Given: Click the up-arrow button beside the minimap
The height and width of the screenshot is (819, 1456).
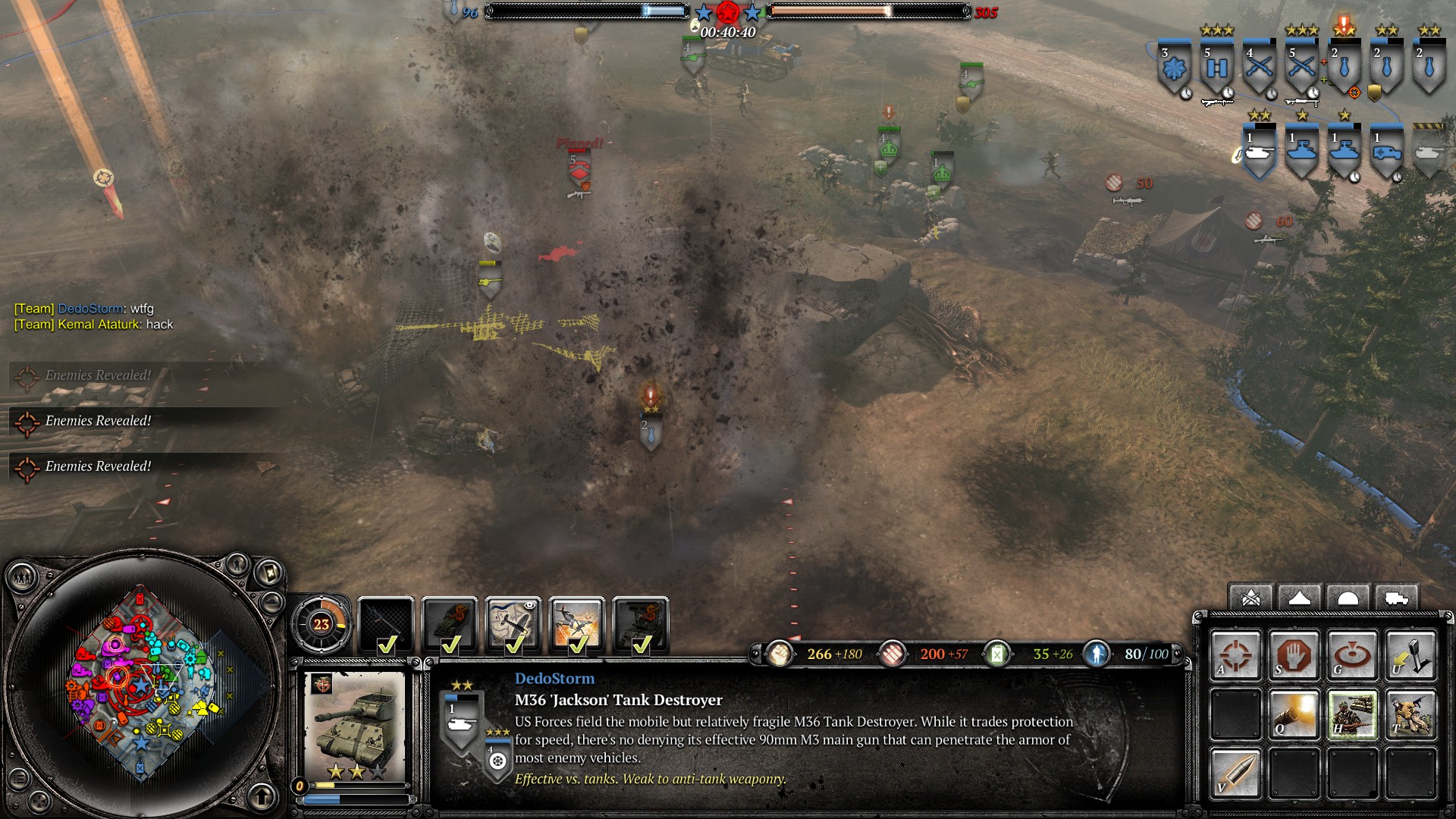Looking at the screenshot, I should 262,797.
